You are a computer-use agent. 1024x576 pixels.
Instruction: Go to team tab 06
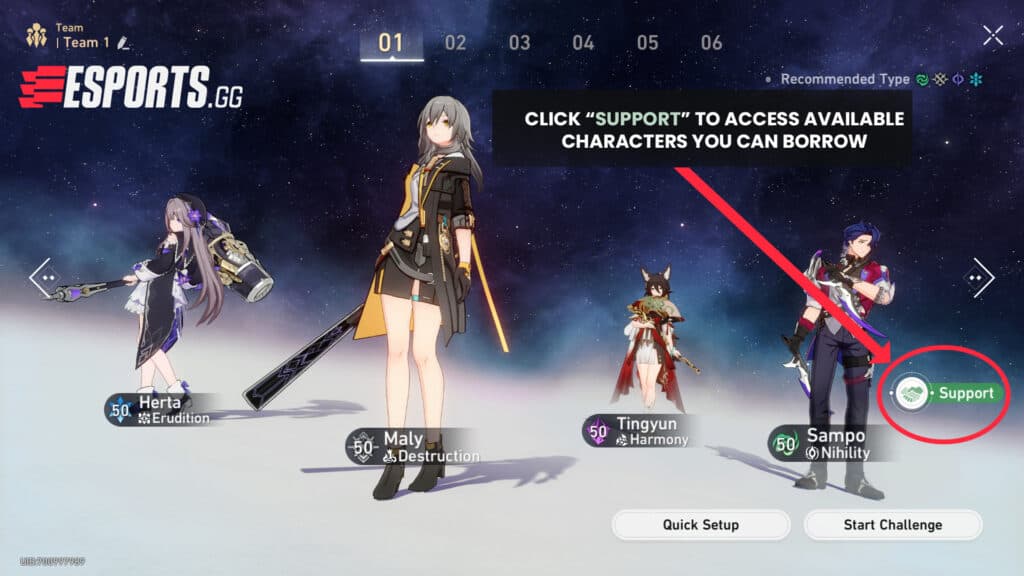click(711, 43)
